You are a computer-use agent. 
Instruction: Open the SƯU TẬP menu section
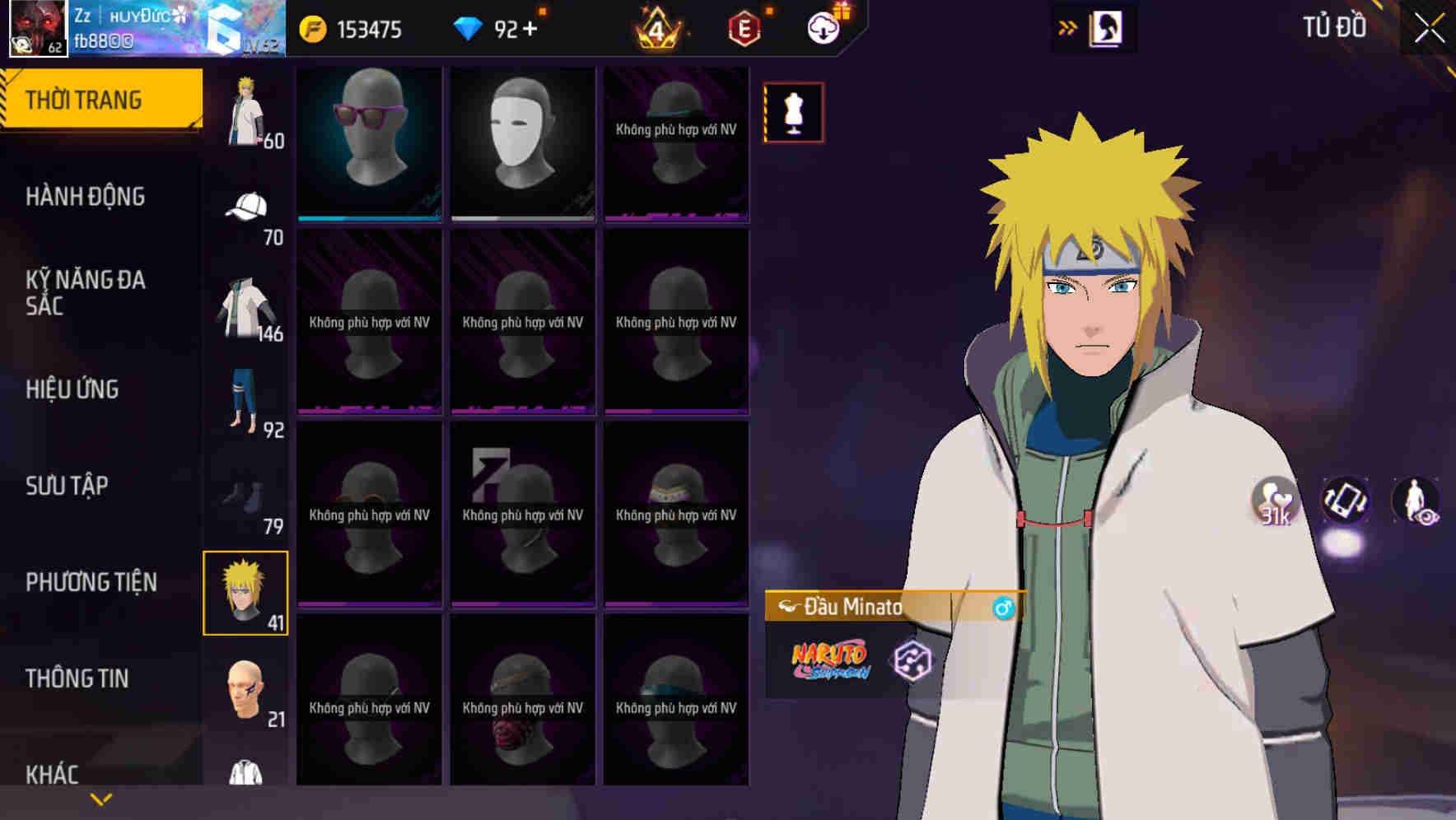pyautogui.click(x=66, y=485)
